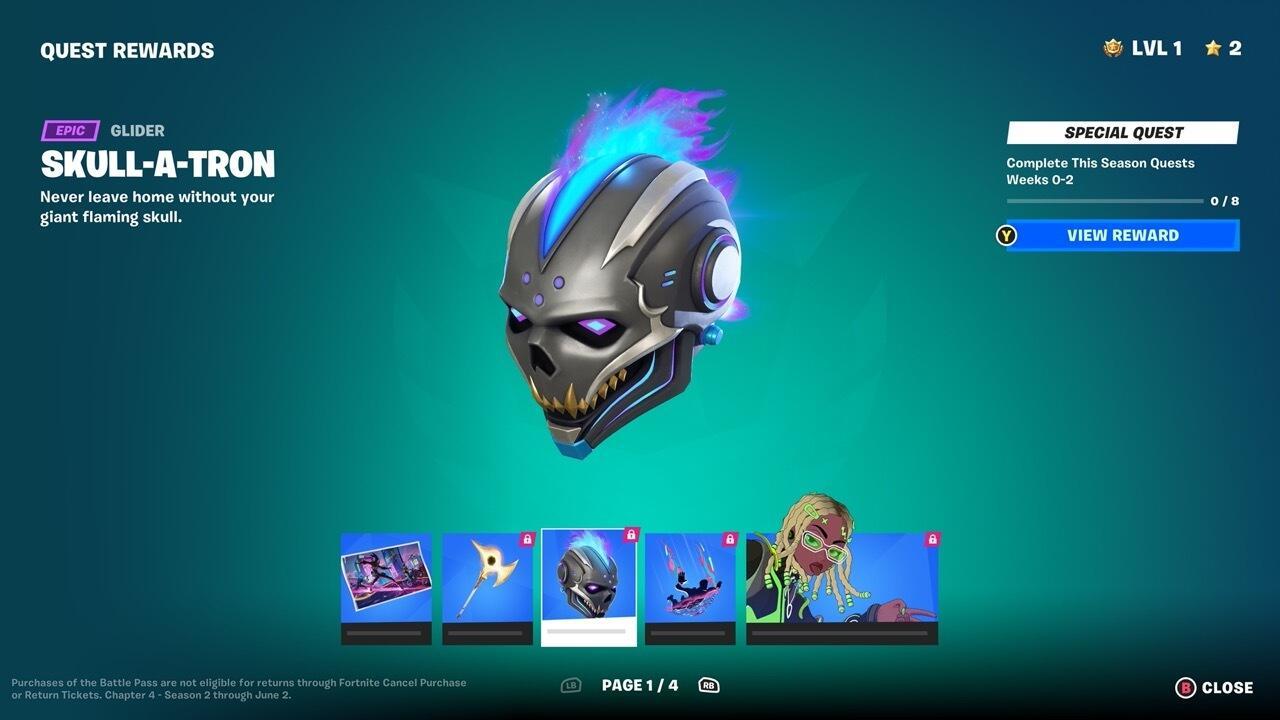The image size is (1280, 720).
Task: Open the Special Quest panel header
Action: coord(1121,132)
